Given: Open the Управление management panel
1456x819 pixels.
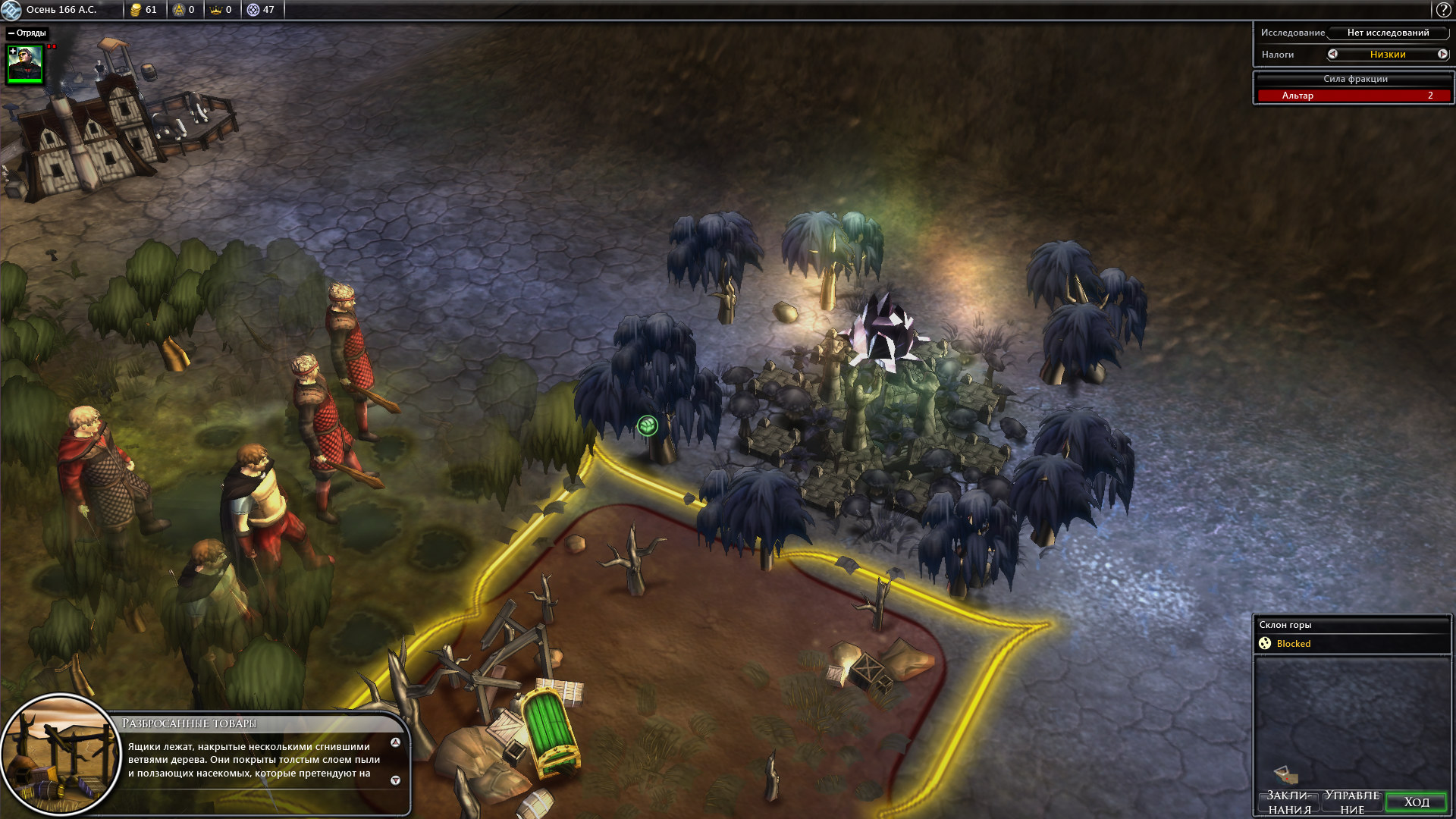Looking at the screenshot, I should tap(1352, 802).
